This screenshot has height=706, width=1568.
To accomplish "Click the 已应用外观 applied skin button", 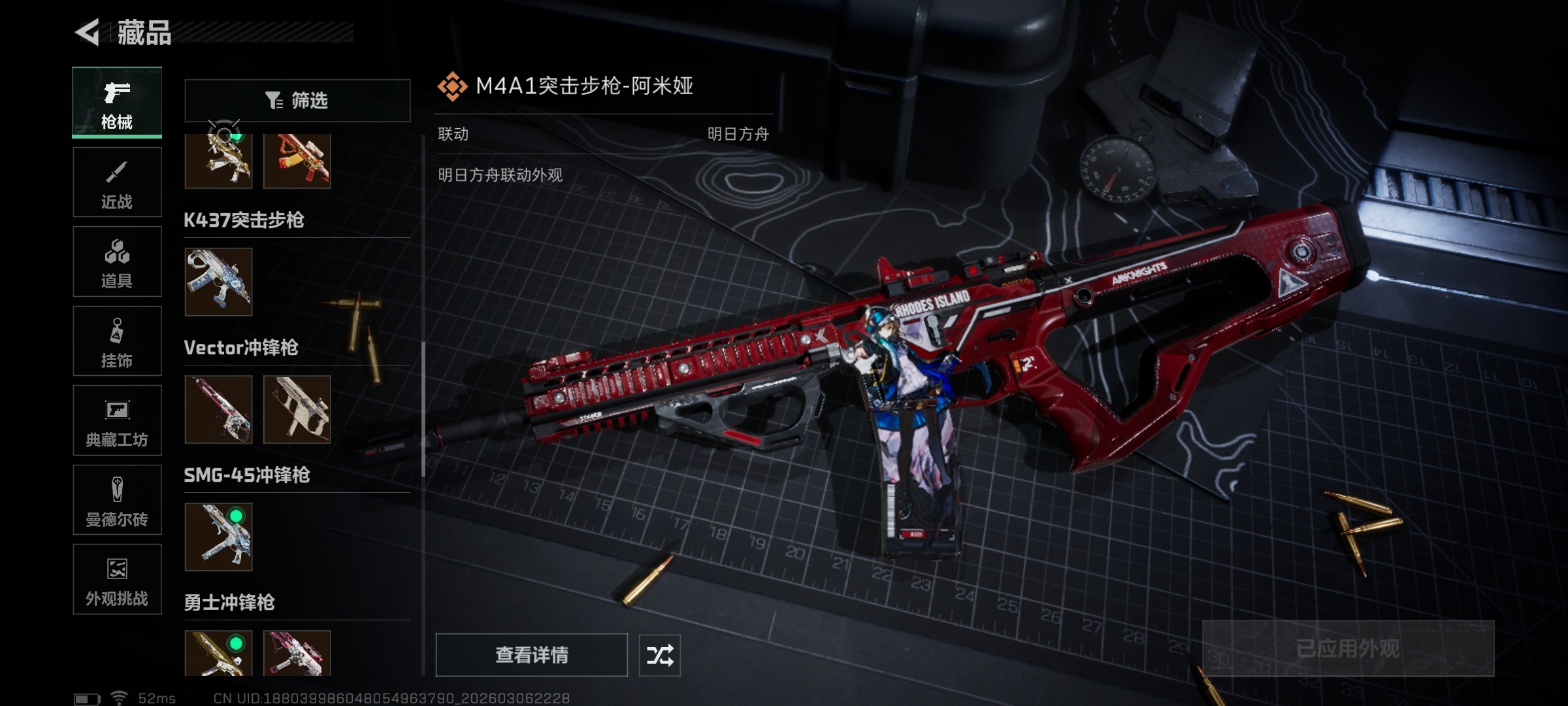I will [1348, 648].
